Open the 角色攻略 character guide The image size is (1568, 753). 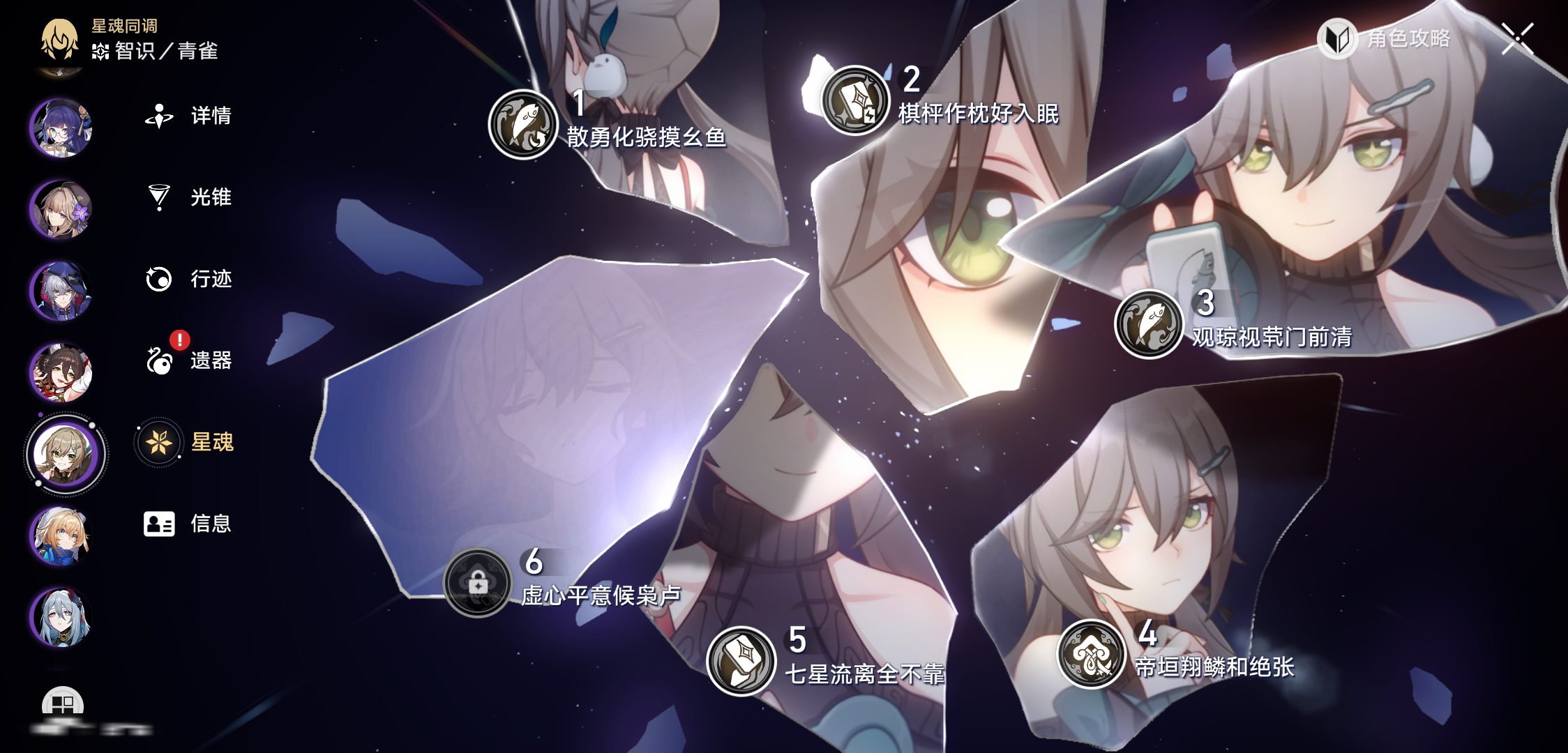(1385, 39)
